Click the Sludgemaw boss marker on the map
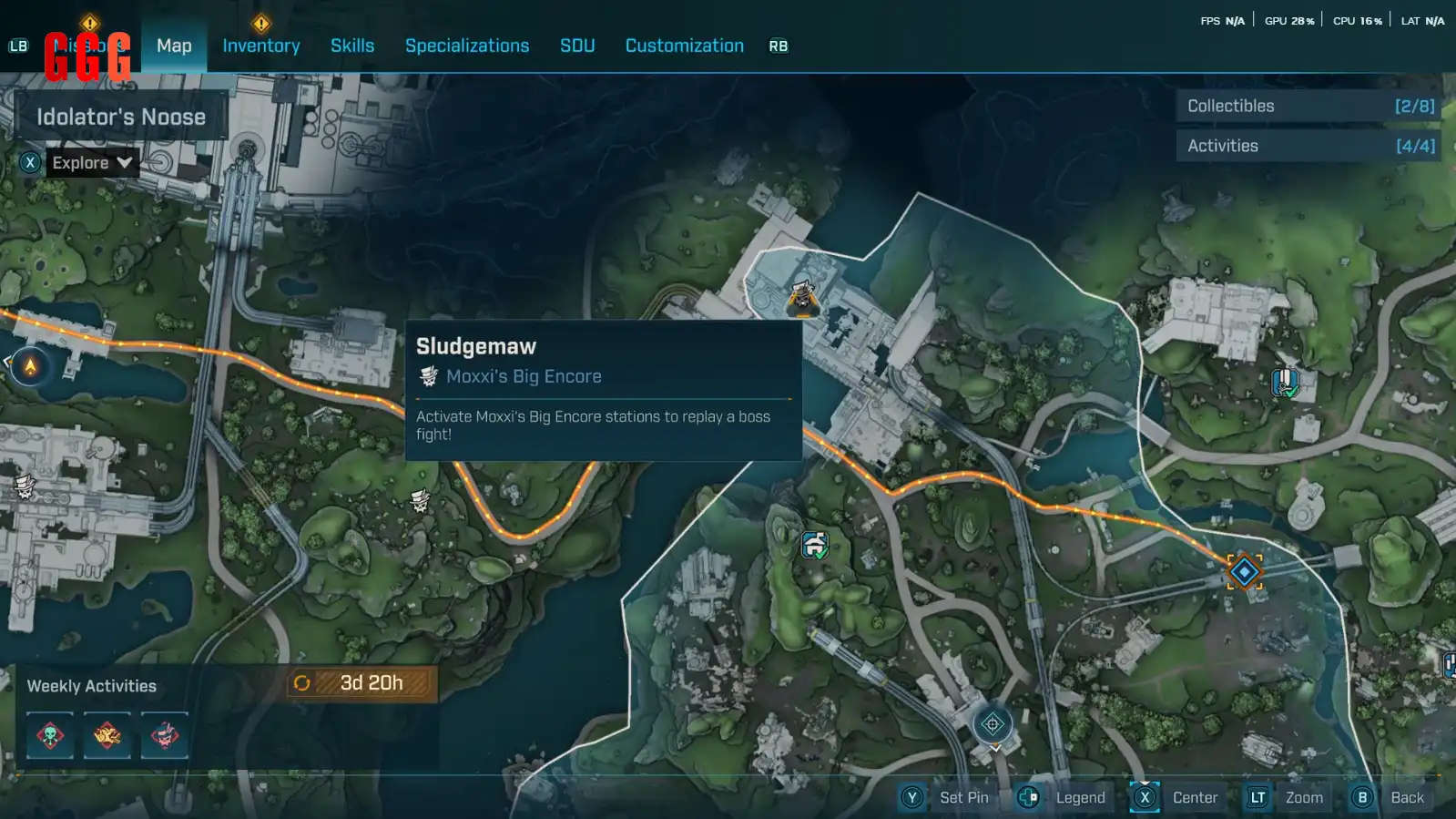1456x819 pixels. click(x=802, y=297)
